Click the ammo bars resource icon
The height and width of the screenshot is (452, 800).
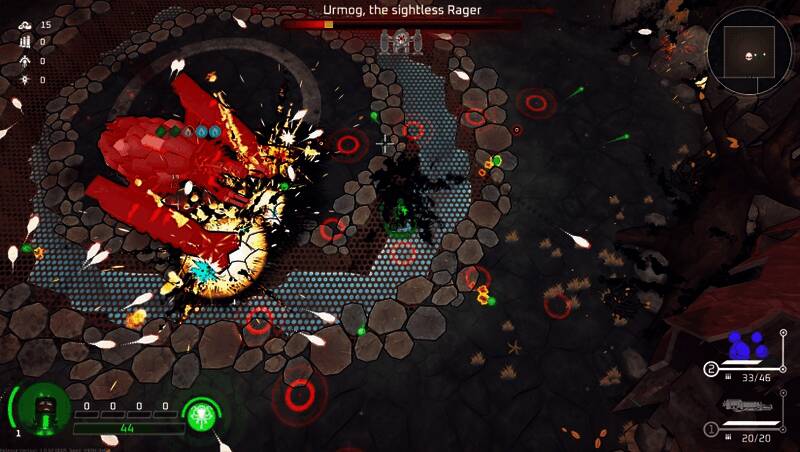[26, 42]
